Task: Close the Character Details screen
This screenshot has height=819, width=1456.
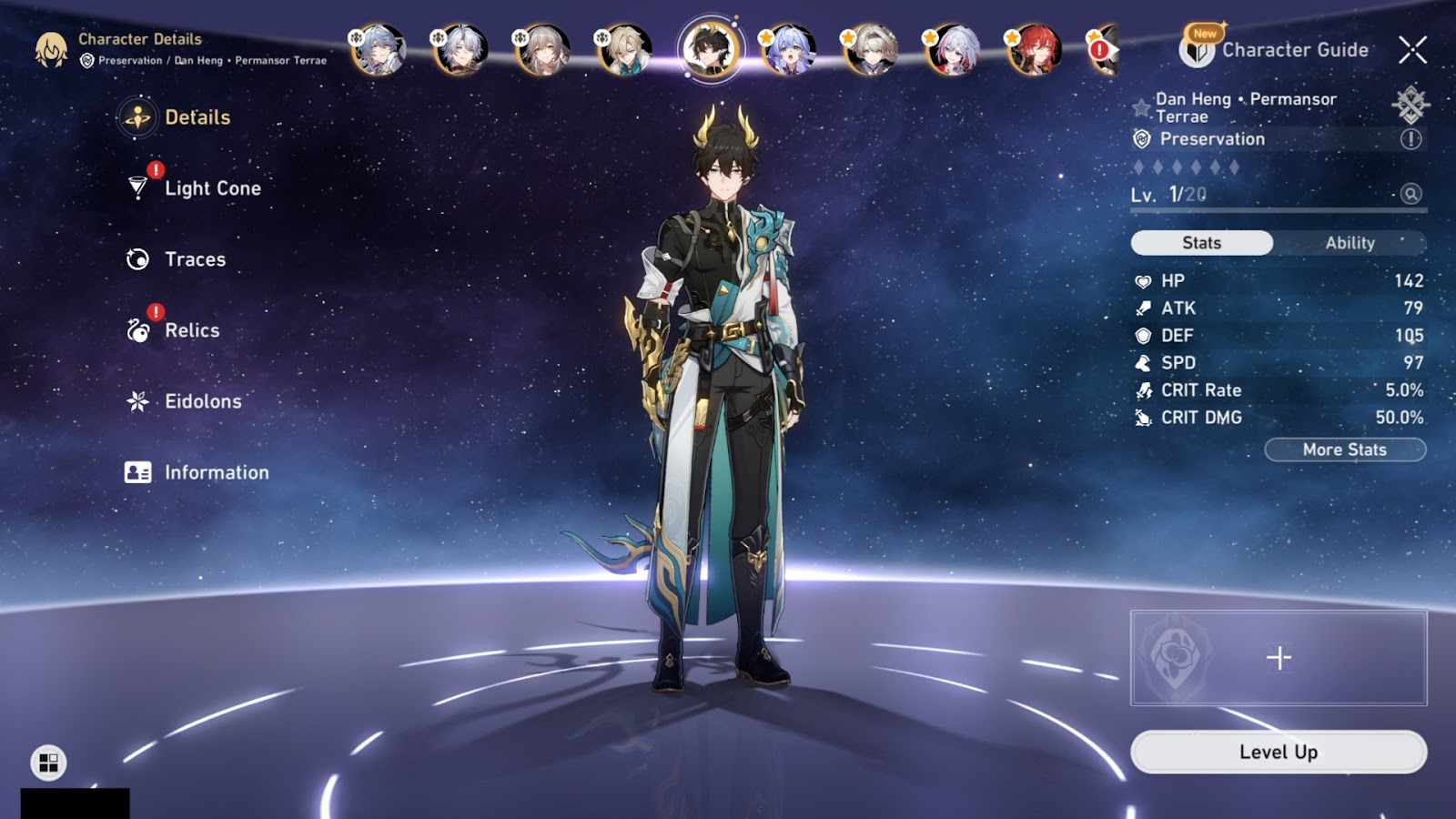Action: 1412,50
